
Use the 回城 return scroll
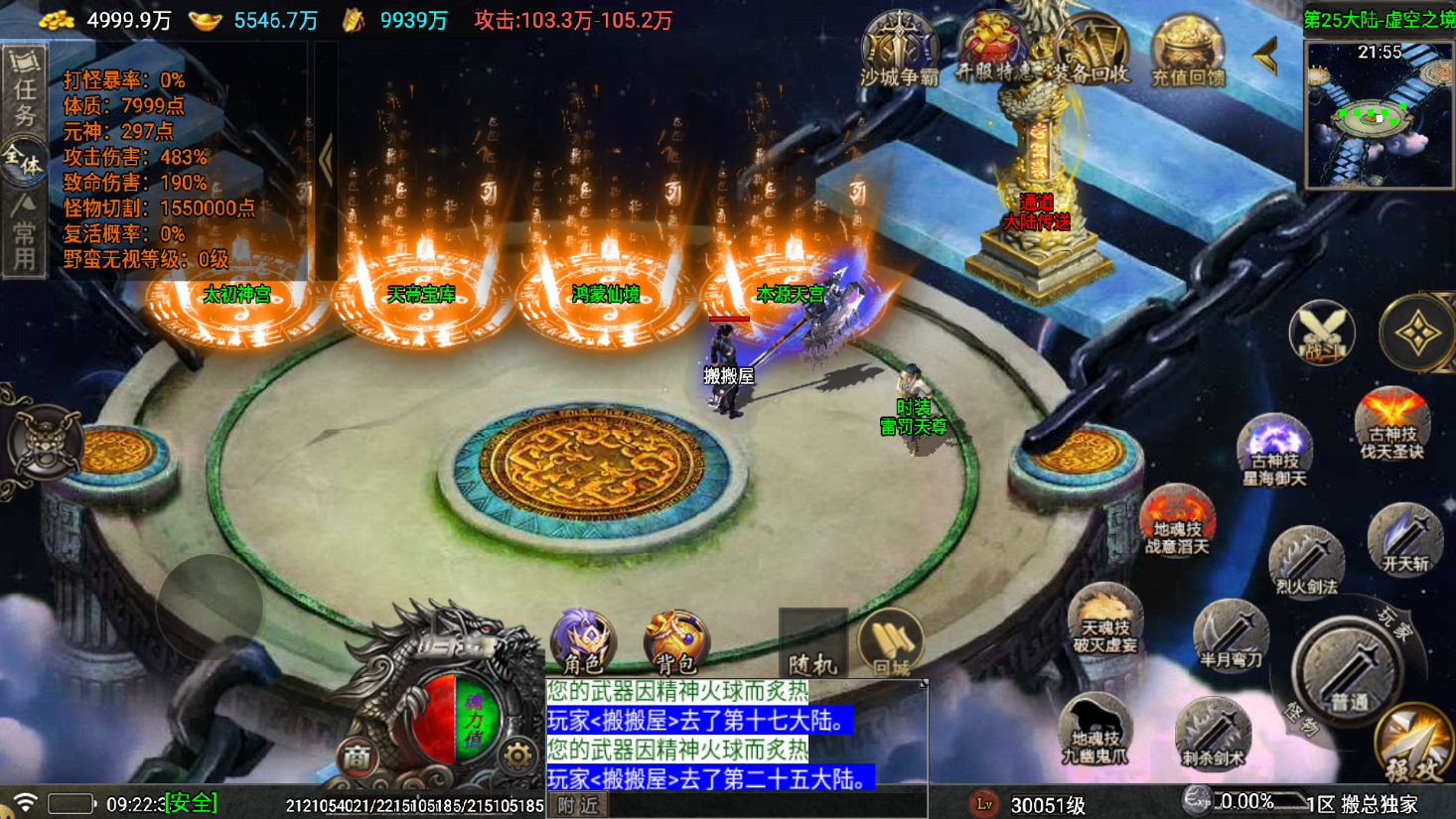coord(891,643)
